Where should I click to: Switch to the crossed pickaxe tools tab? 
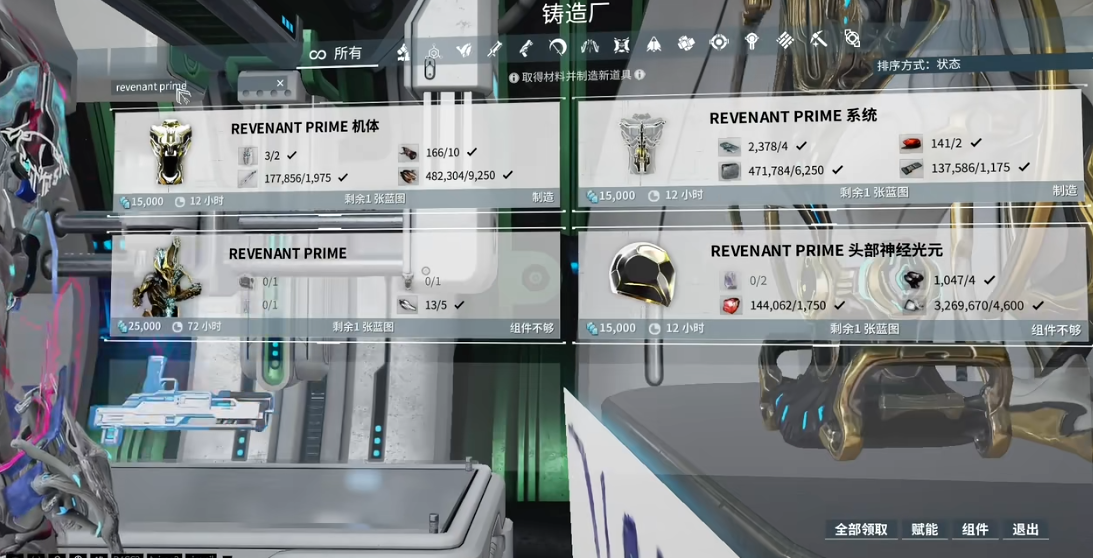coord(817,40)
